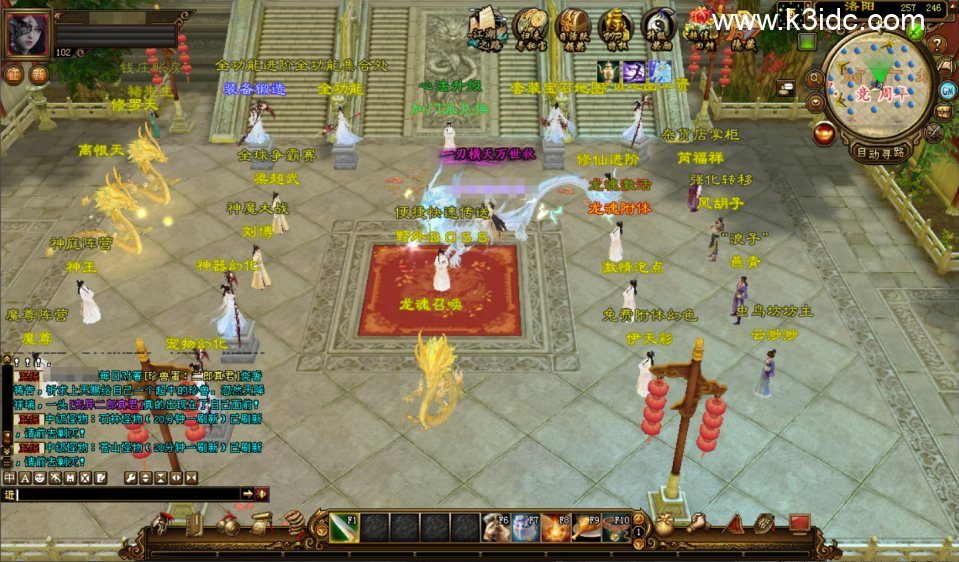Open the bag with the money pouch icon
This screenshot has height=562, width=959.
click(663, 524)
